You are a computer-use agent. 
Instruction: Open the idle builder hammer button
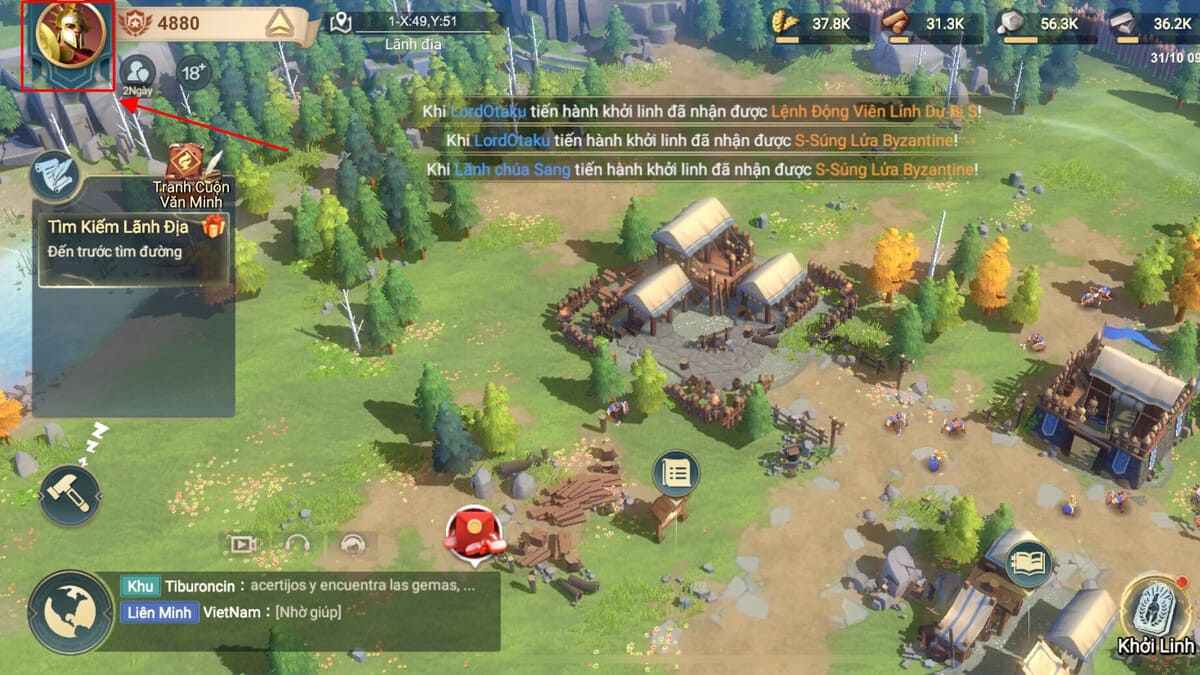70,494
